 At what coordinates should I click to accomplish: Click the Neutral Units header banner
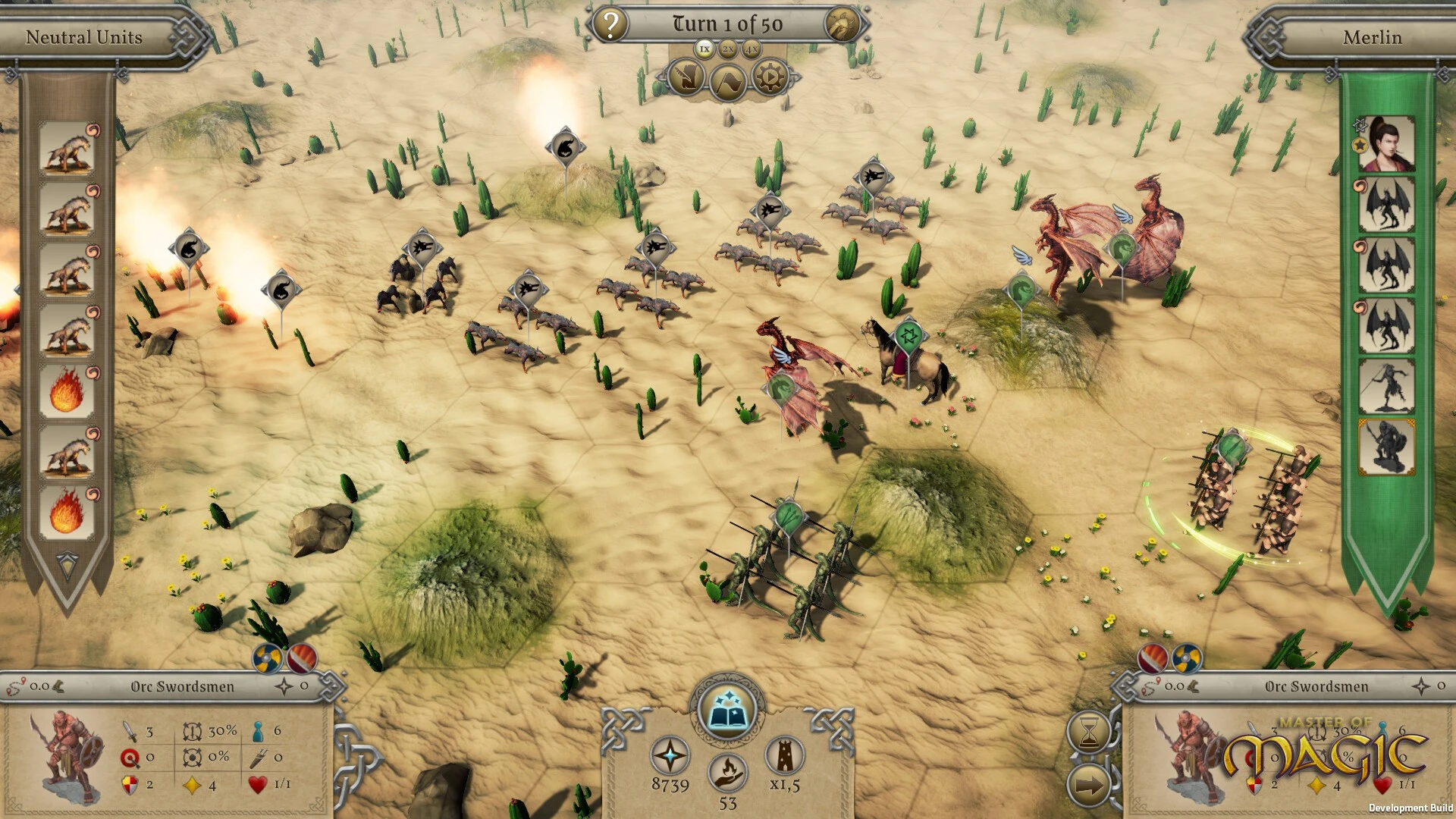tap(84, 37)
